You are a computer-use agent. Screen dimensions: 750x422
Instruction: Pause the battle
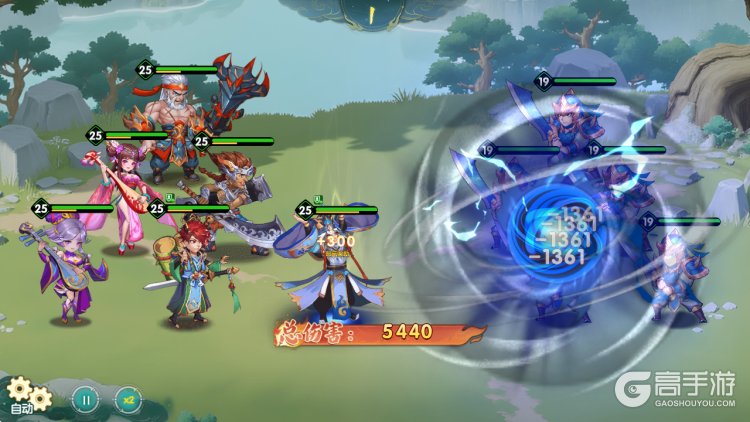pos(86,399)
